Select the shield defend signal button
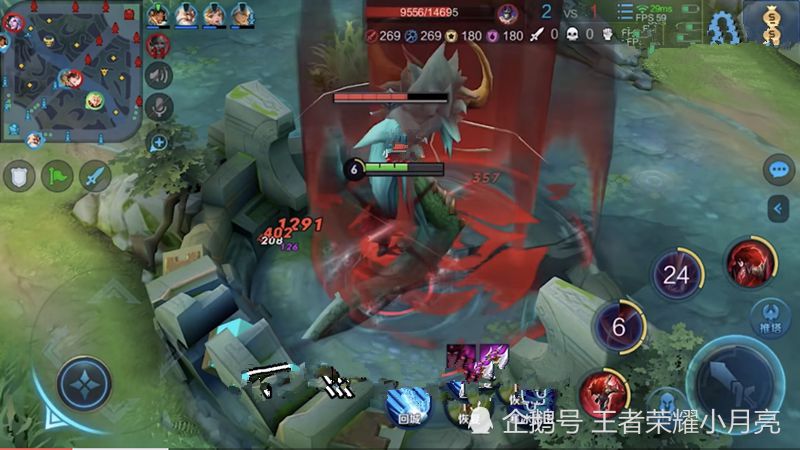The width and height of the screenshot is (800, 450). click(19, 176)
